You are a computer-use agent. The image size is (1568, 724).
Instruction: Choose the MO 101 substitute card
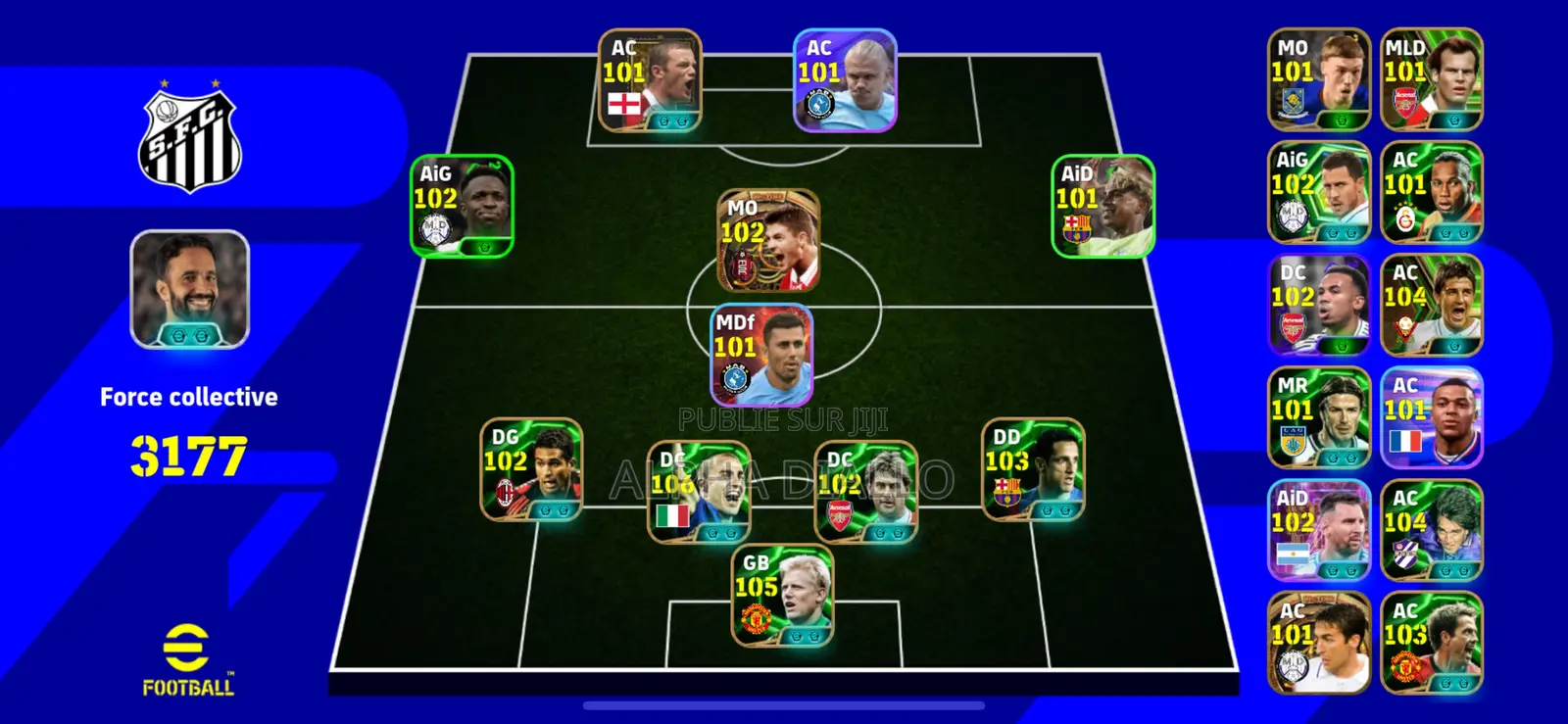(x=1318, y=79)
